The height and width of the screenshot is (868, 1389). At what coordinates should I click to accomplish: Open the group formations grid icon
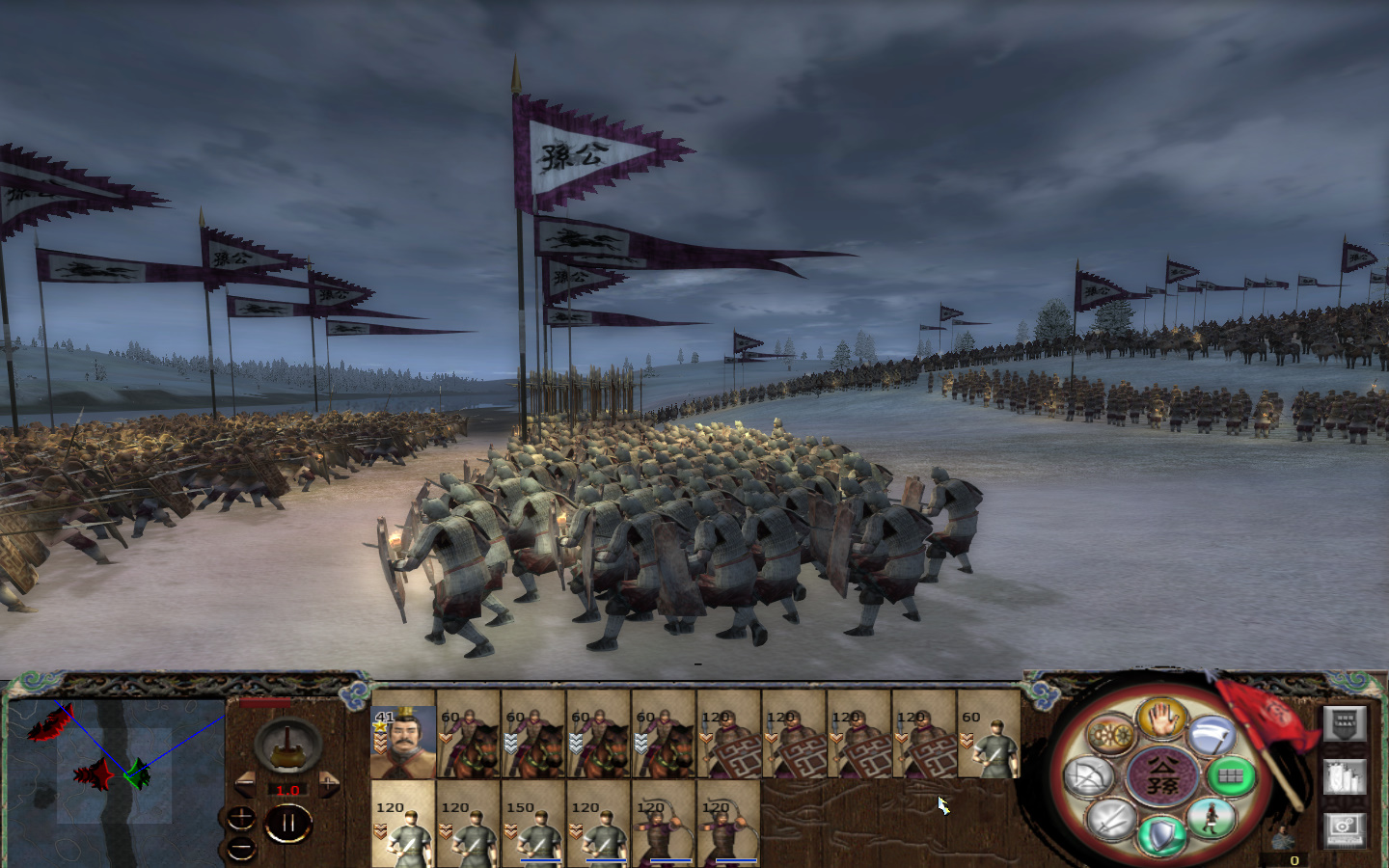point(1231,775)
